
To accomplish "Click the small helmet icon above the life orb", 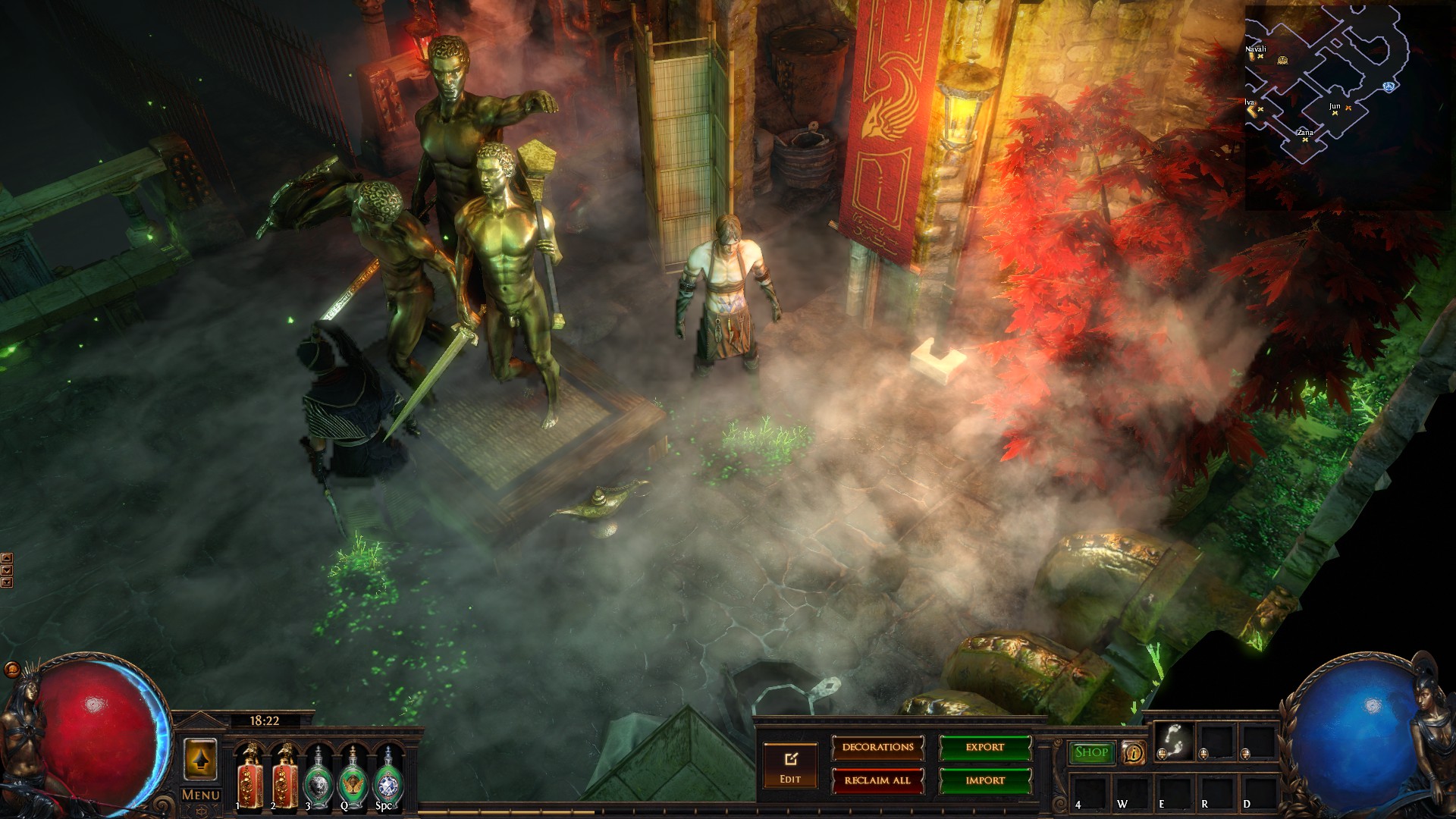I will pyautogui.click(x=12, y=670).
